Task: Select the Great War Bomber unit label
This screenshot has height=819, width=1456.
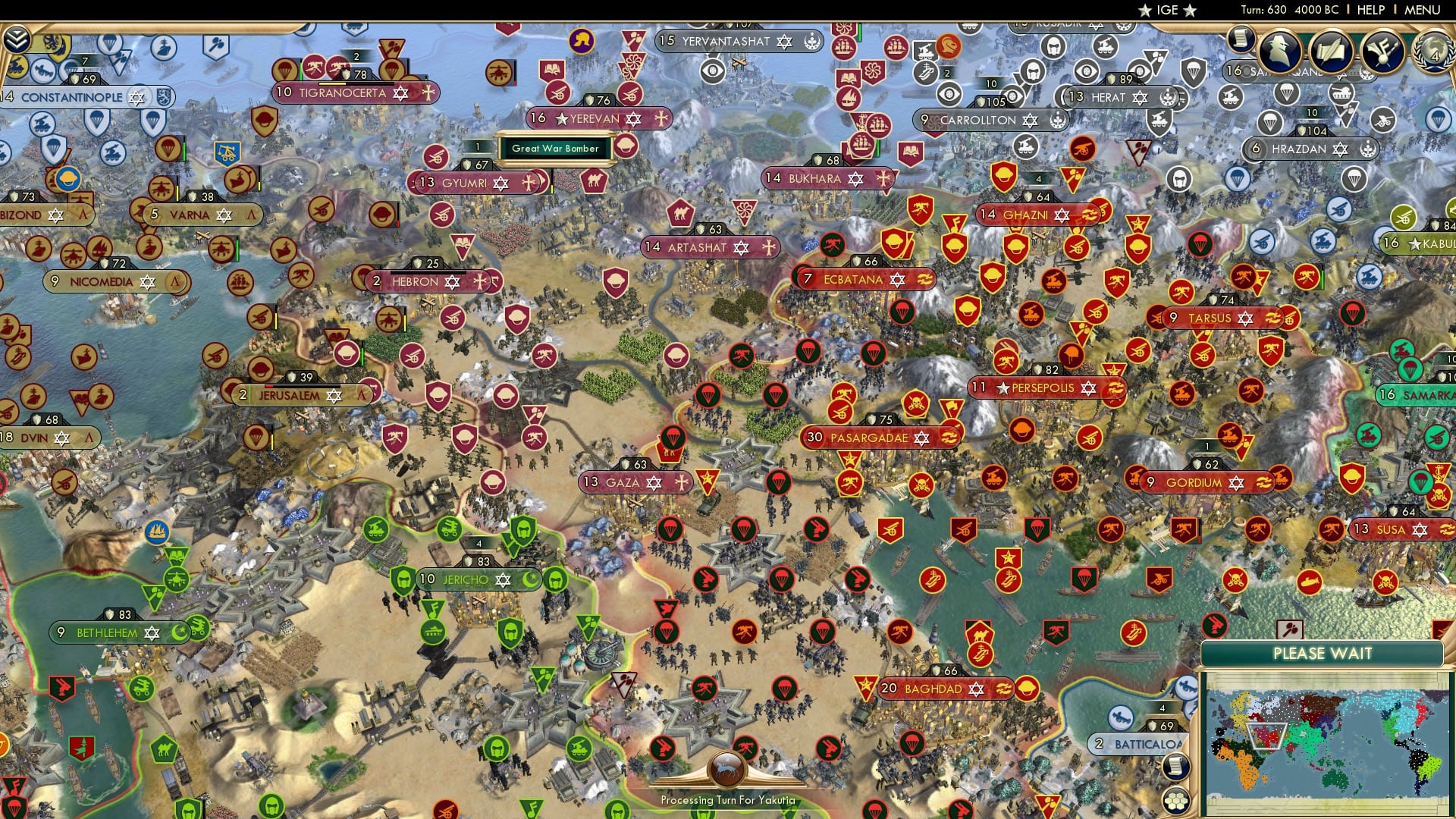Action: coord(556,148)
